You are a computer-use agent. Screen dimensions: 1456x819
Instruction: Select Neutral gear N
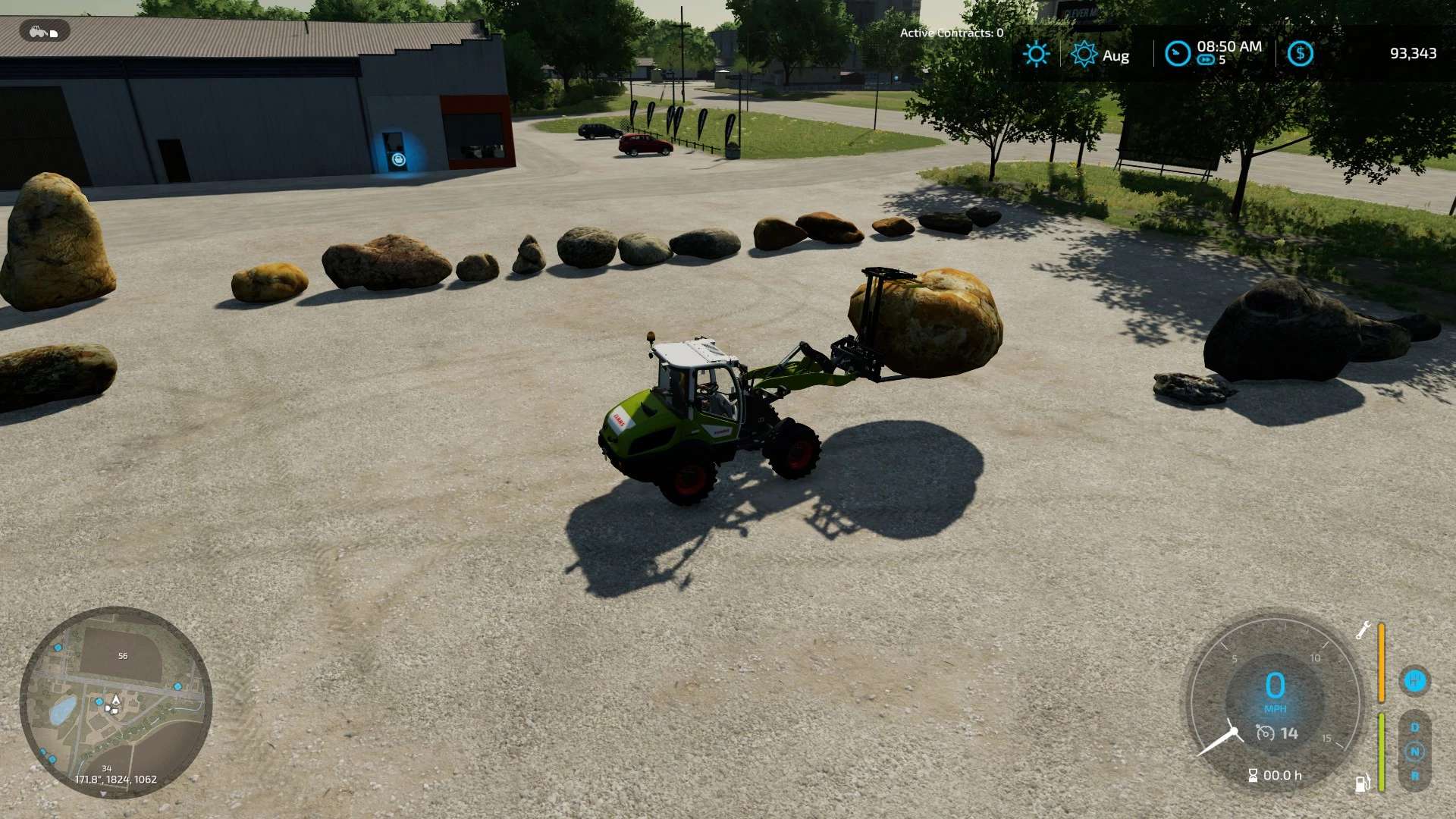[1414, 752]
